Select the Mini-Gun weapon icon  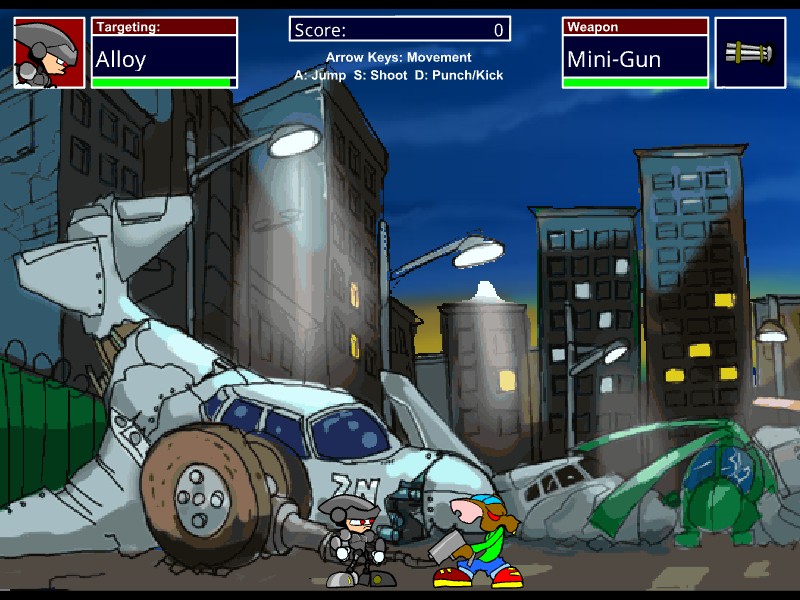coord(750,53)
